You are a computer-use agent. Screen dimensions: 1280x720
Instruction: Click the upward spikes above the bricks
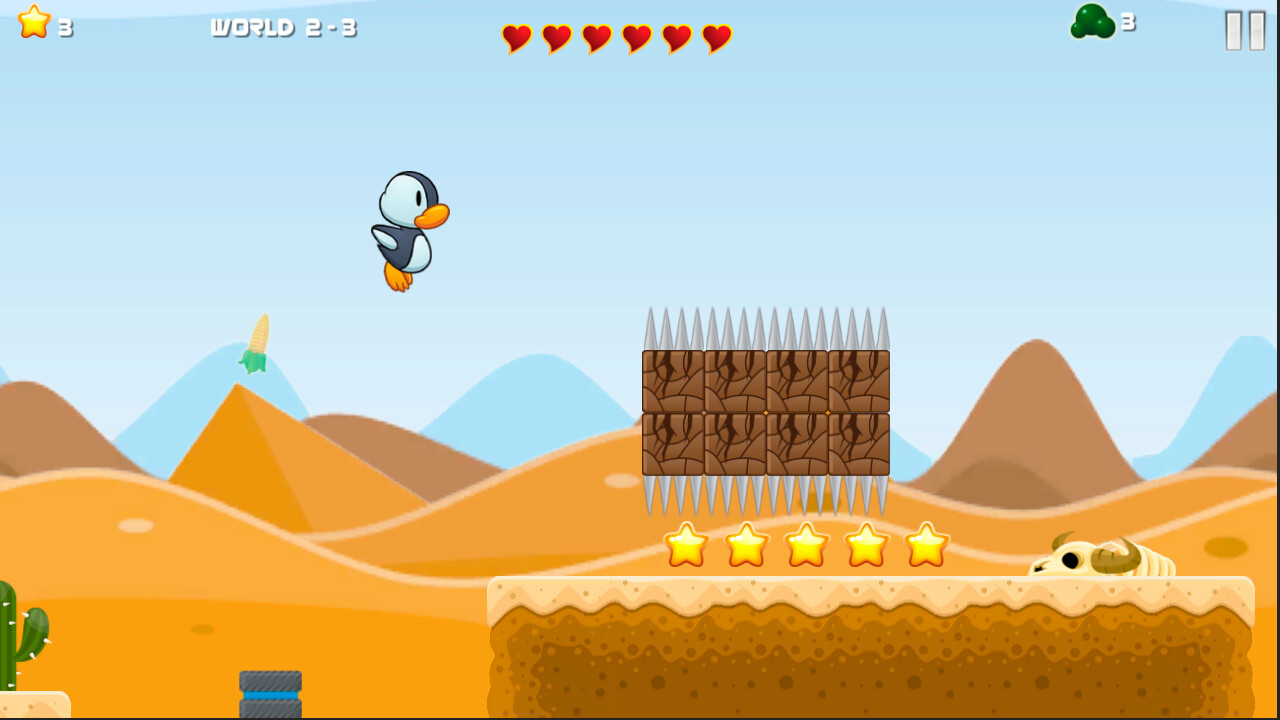(x=765, y=330)
